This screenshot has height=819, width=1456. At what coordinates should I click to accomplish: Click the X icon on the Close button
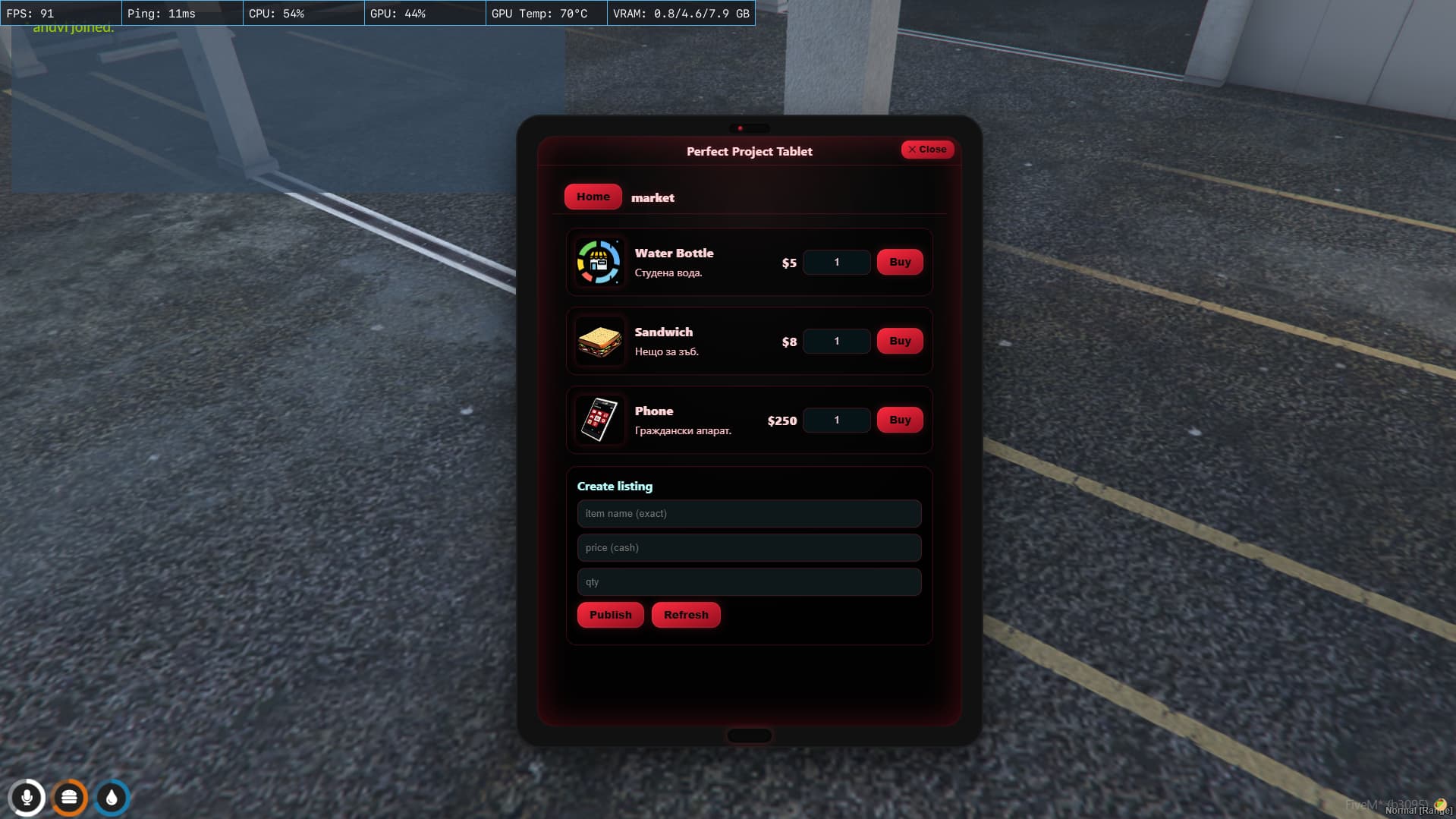coord(913,150)
